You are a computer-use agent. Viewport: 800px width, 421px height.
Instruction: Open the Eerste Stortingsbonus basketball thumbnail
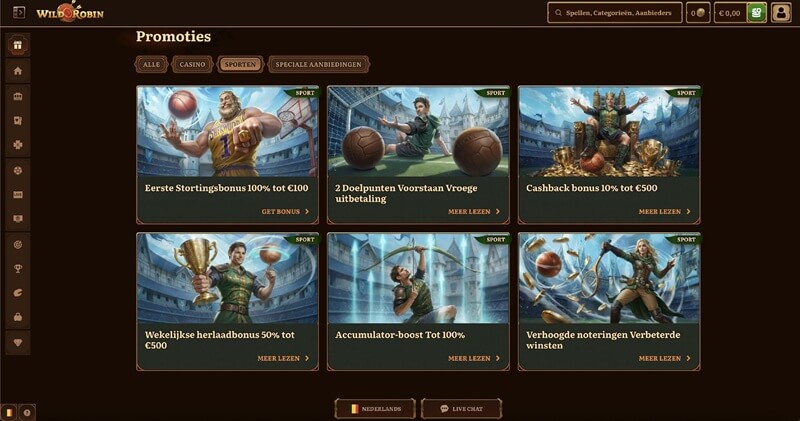pyautogui.click(x=227, y=131)
